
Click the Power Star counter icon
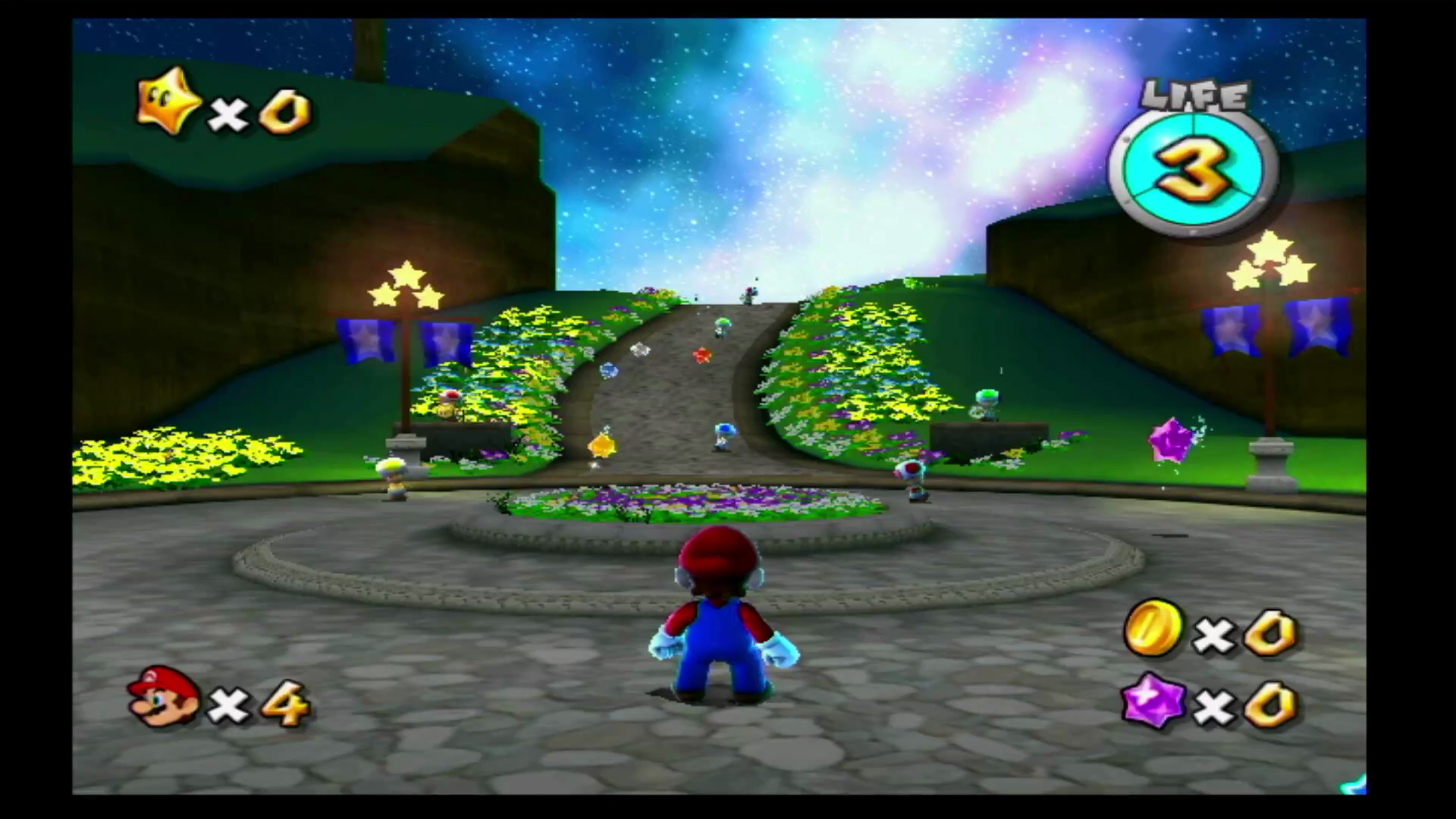[168, 102]
